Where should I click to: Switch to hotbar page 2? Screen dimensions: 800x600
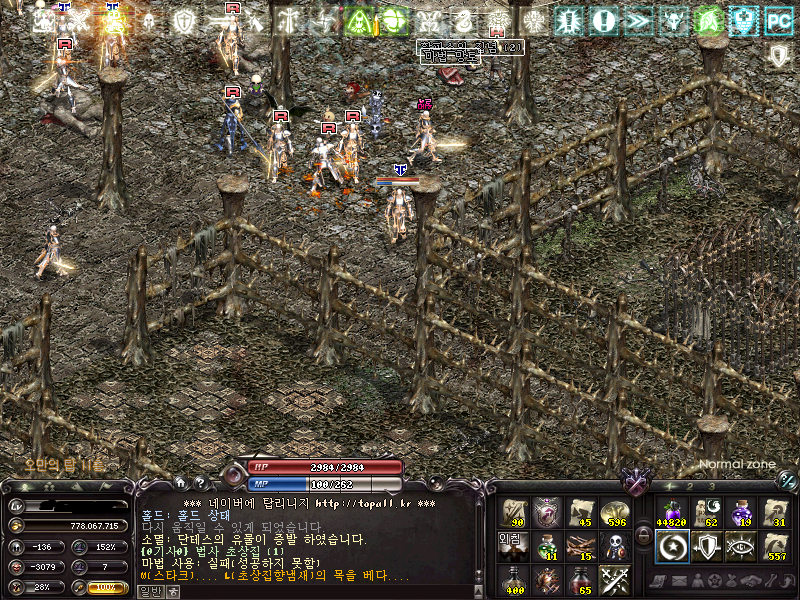[690, 487]
